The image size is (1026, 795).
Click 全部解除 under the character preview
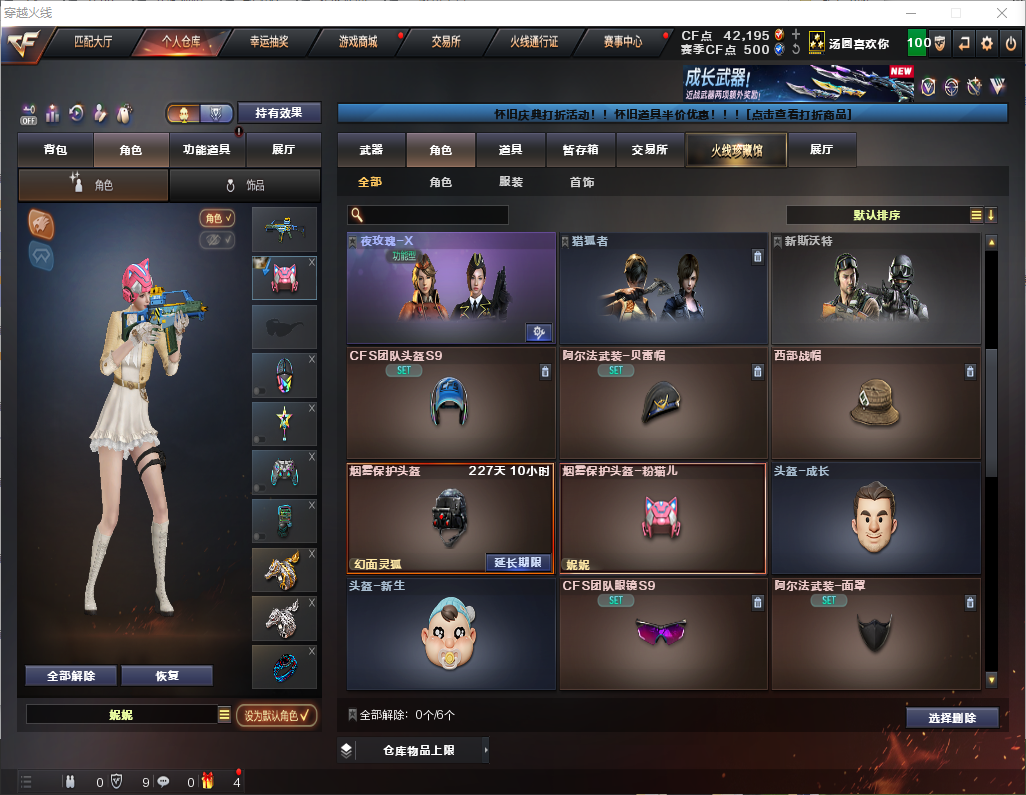tap(70, 676)
